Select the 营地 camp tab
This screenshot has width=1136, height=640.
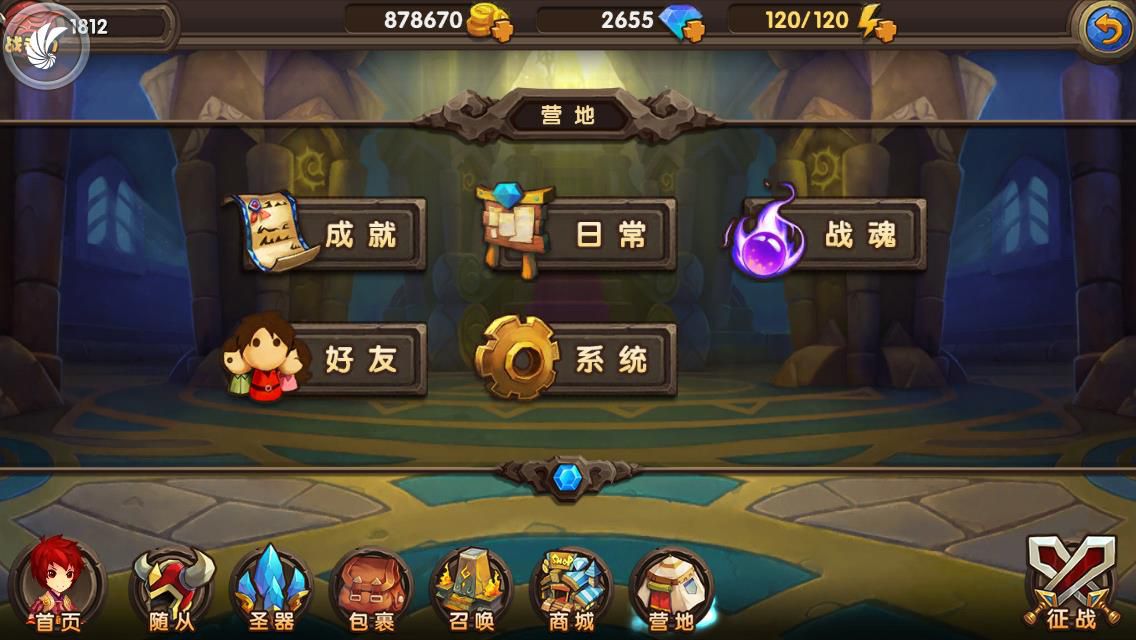coord(672,592)
